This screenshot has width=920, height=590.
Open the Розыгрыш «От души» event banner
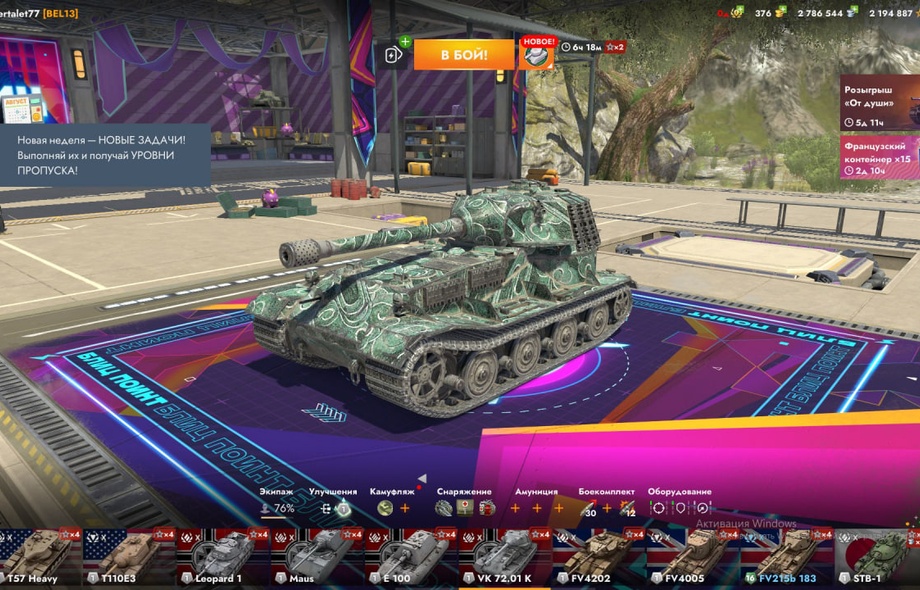(x=879, y=102)
